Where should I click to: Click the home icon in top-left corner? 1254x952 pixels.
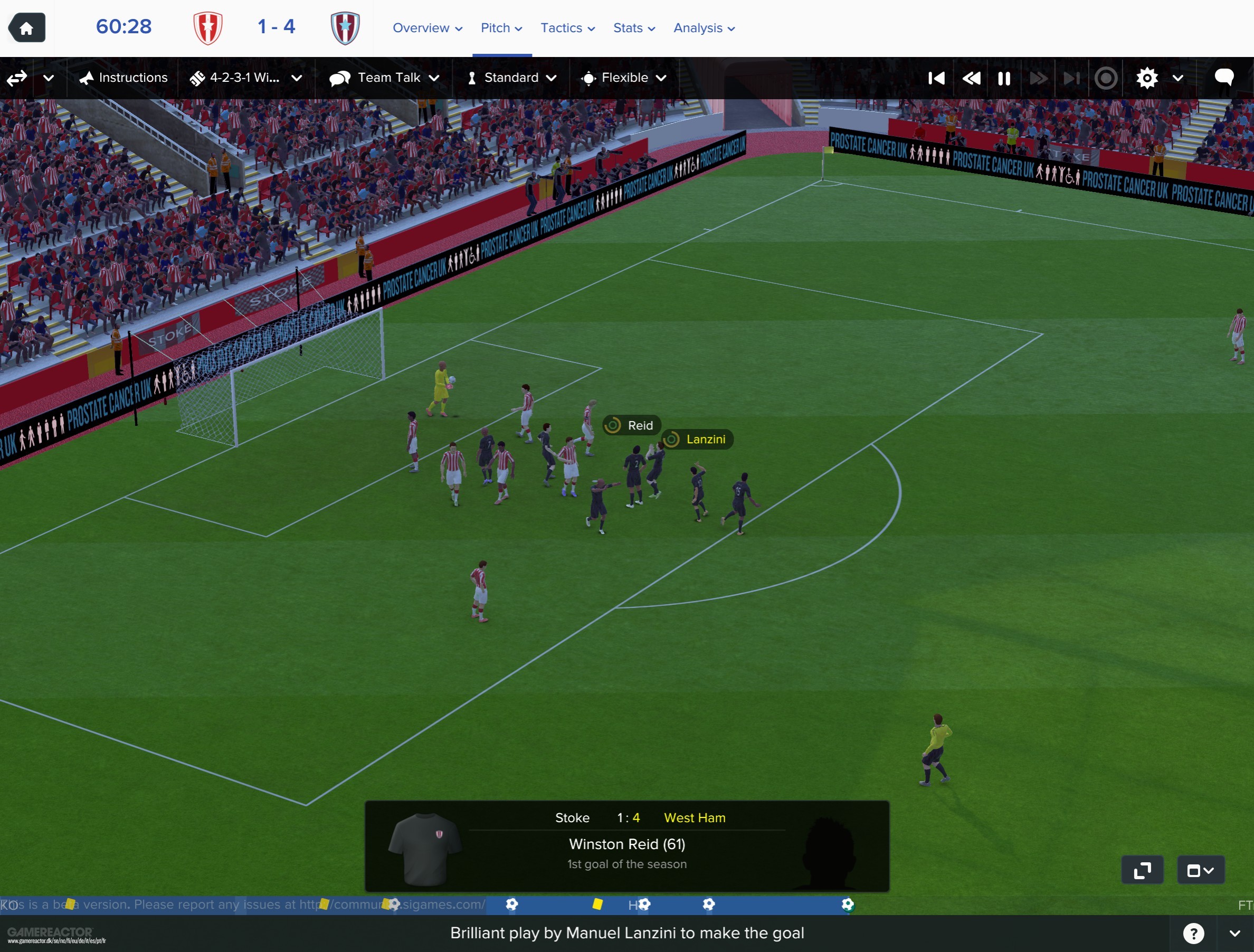coord(26,27)
